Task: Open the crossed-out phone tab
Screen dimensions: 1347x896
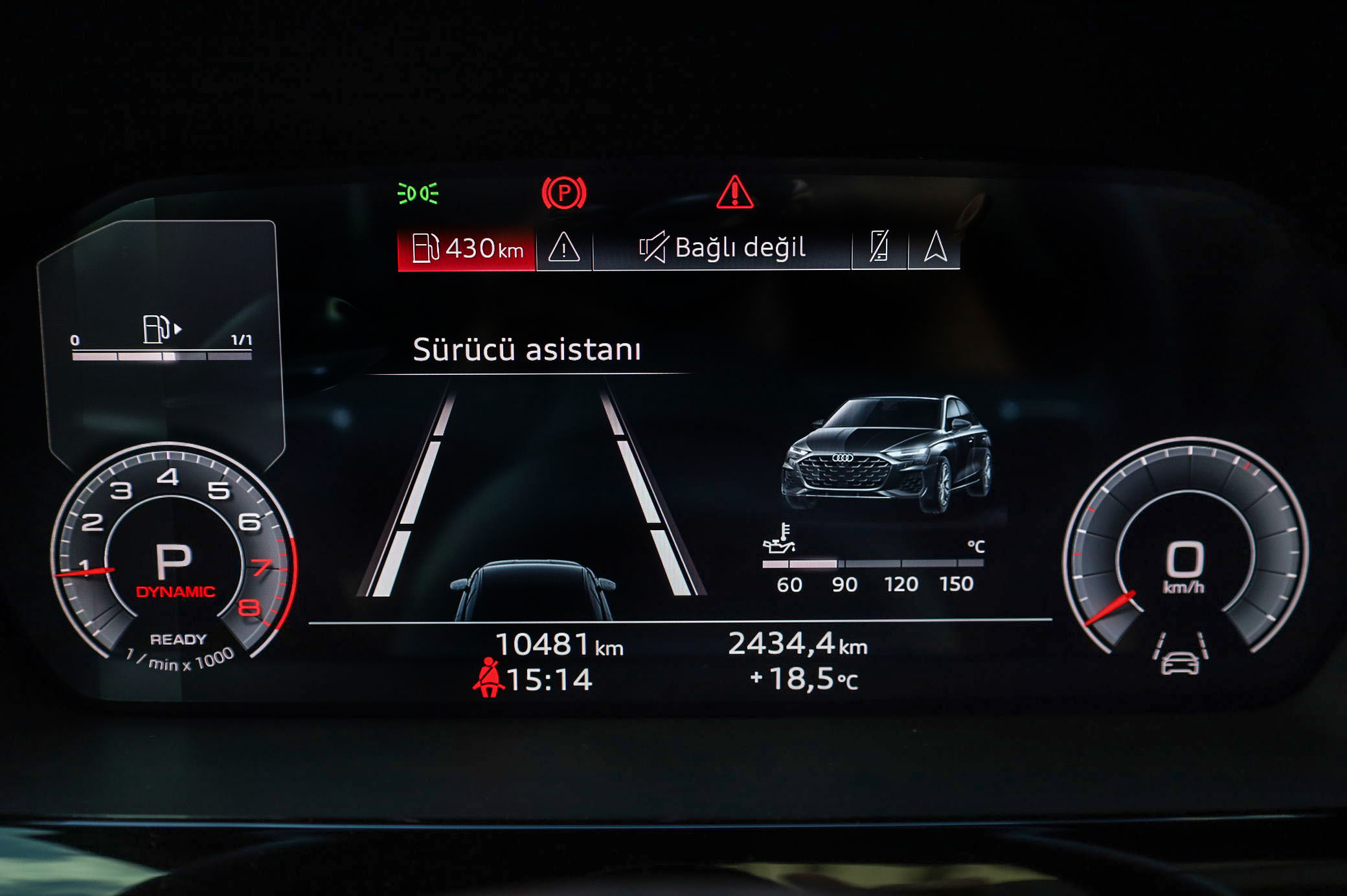Action: click(879, 248)
